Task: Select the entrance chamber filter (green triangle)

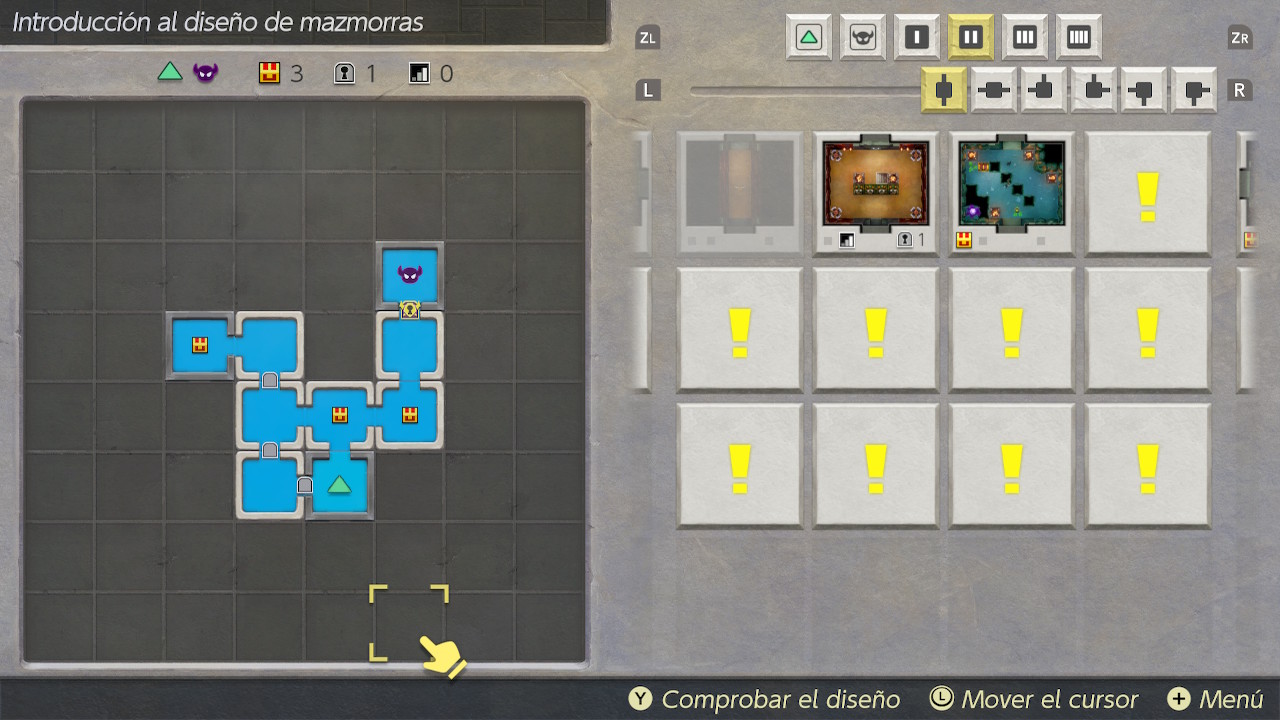Action: pyautogui.click(x=808, y=38)
